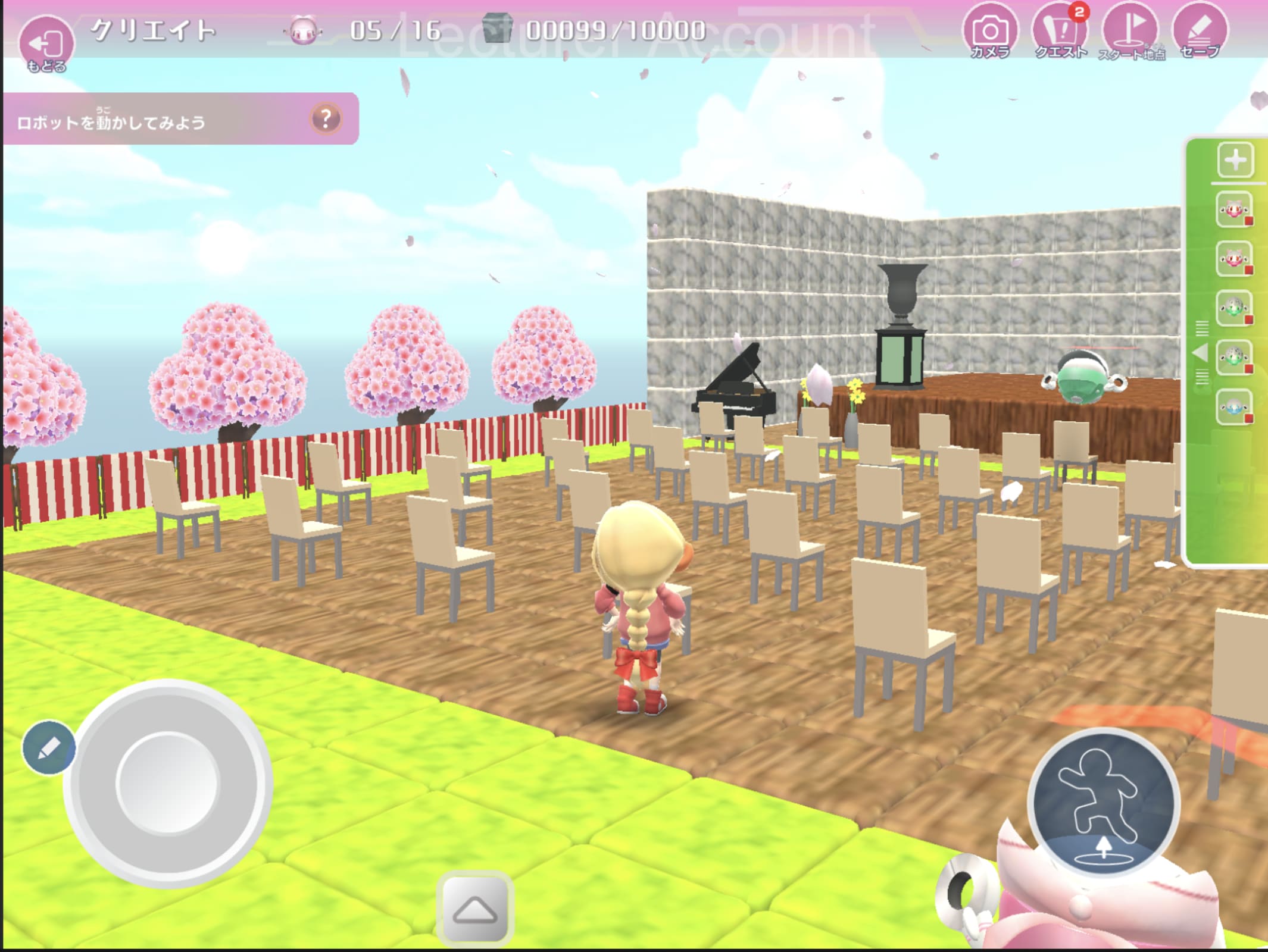Select the blue robot slot
Viewport: 1268px width, 952px height.
tap(1233, 407)
